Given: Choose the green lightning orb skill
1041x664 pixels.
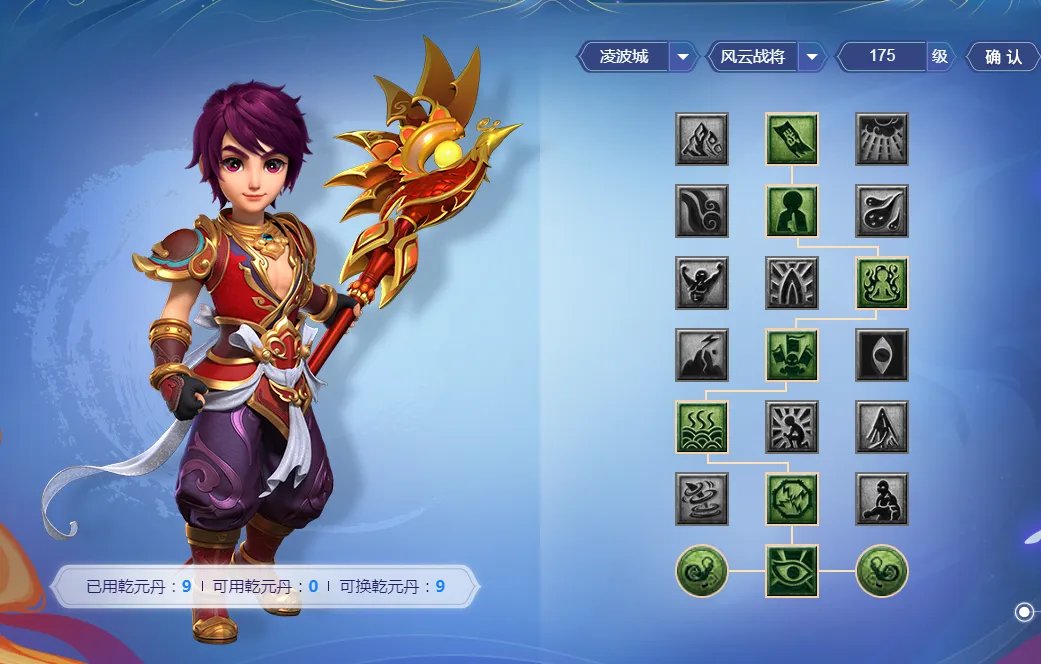Looking at the screenshot, I should click(x=792, y=499).
